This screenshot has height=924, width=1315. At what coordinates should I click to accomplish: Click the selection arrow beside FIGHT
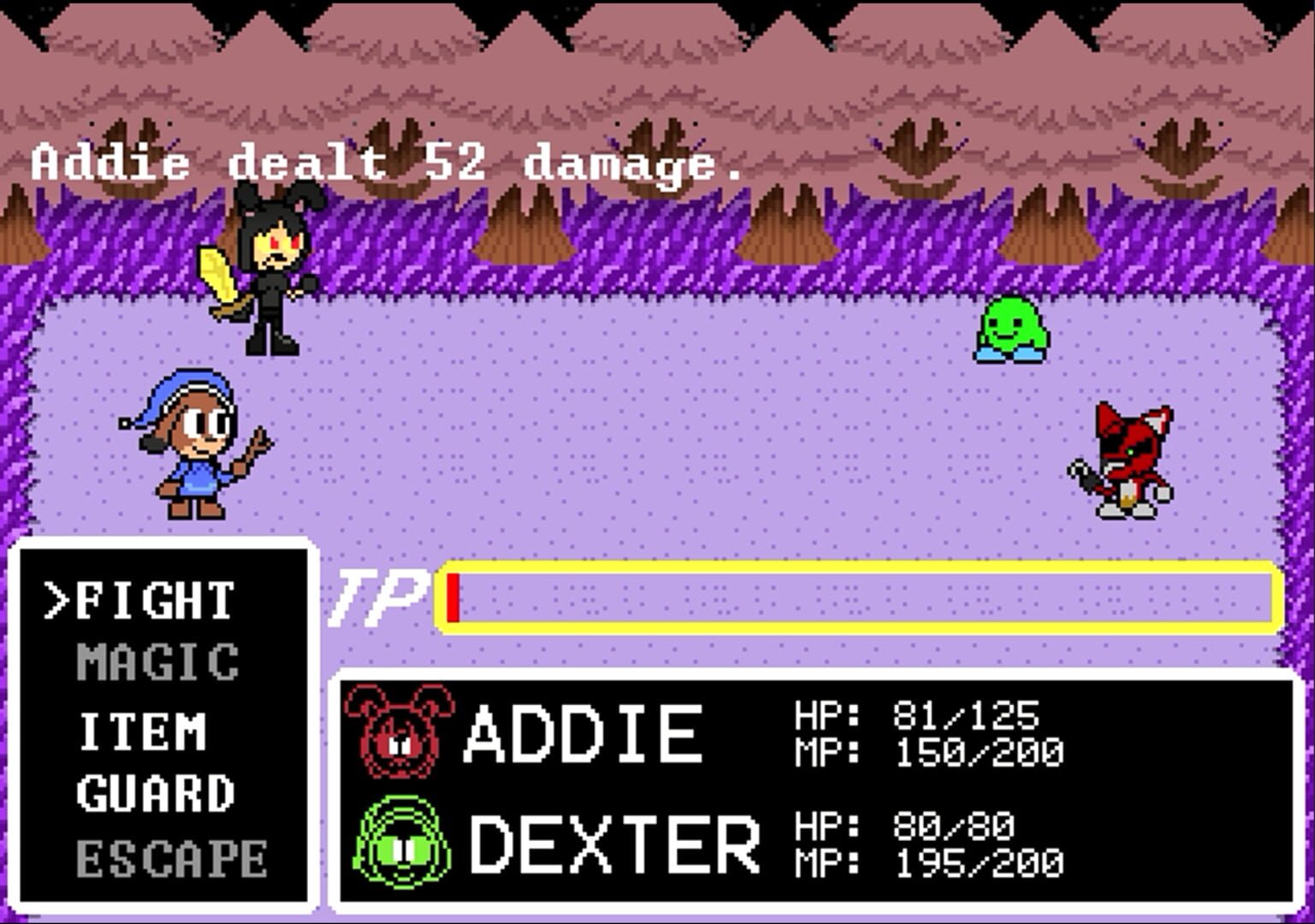[58, 599]
